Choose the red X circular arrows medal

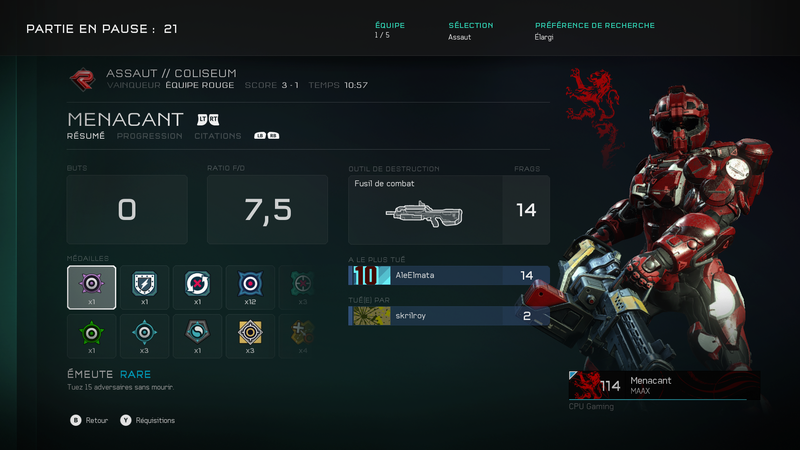pyautogui.click(x=197, y=287)
